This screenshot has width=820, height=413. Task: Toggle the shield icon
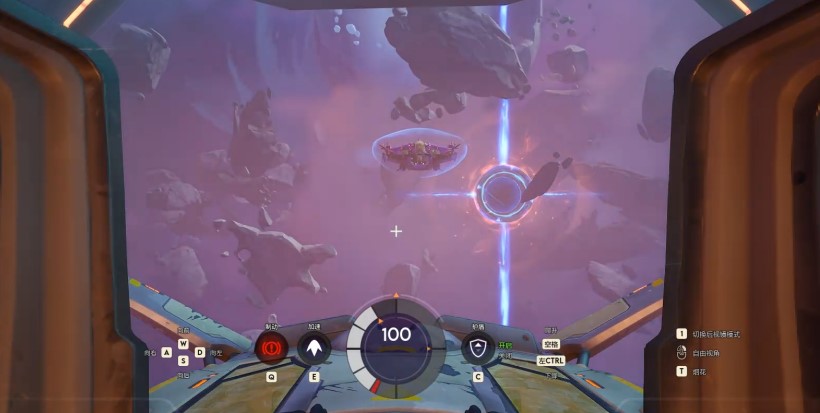coord(478,348)
